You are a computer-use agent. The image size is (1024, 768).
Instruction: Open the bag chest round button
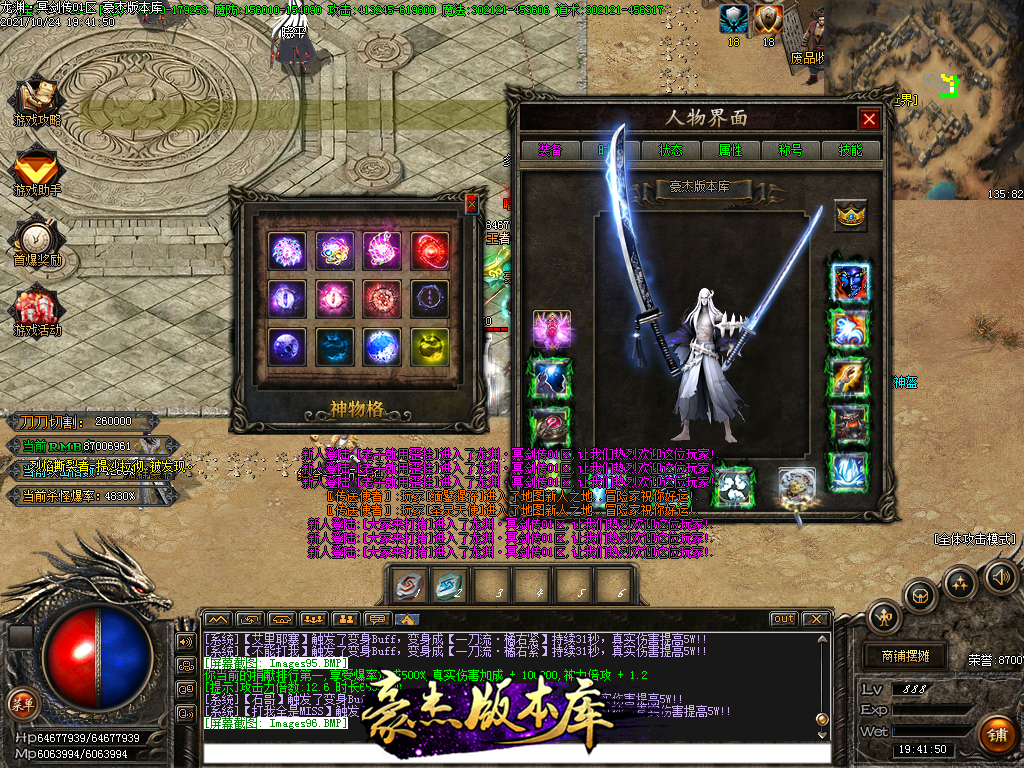[x=920, y=596]
